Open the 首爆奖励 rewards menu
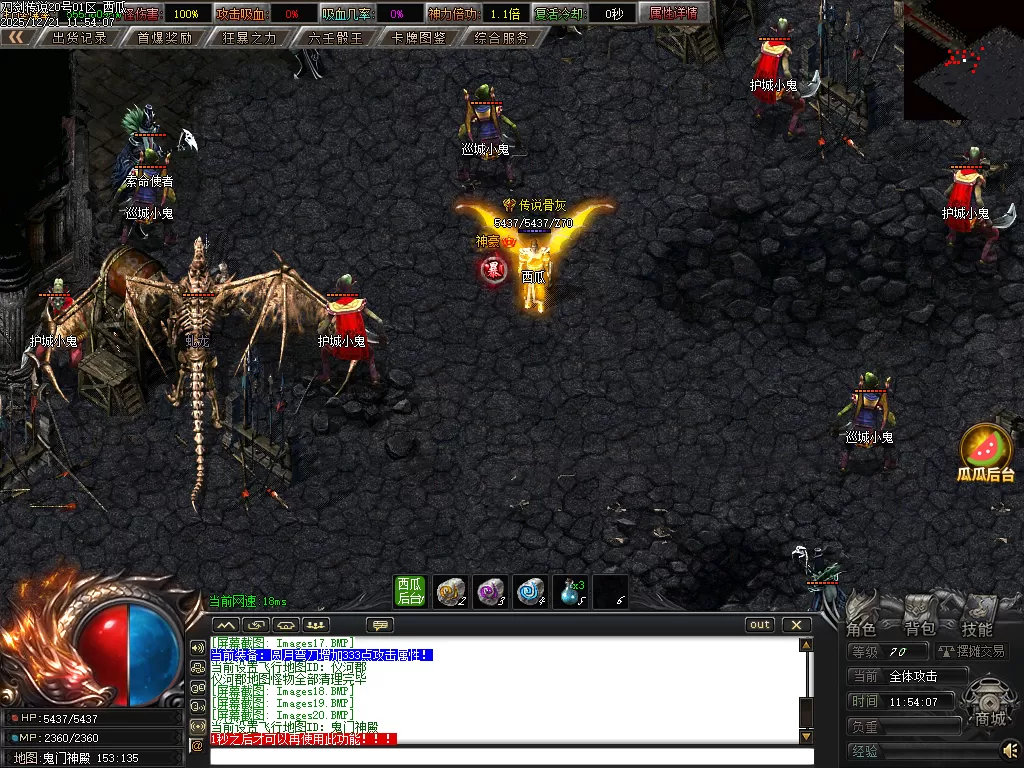 pyautogui.click(x=164, y=38)
